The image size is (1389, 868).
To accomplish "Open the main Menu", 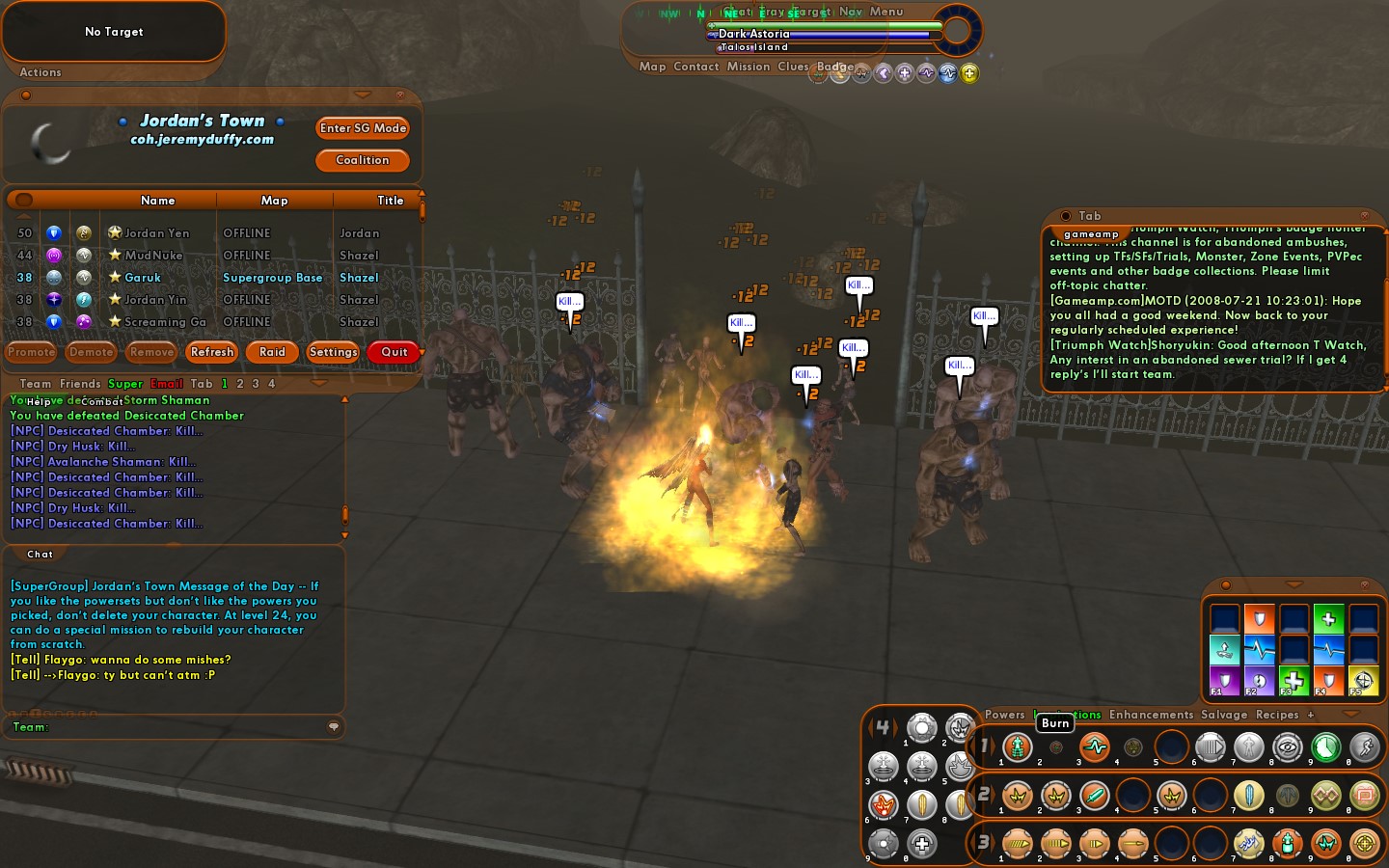I will (x=886, y=12).
